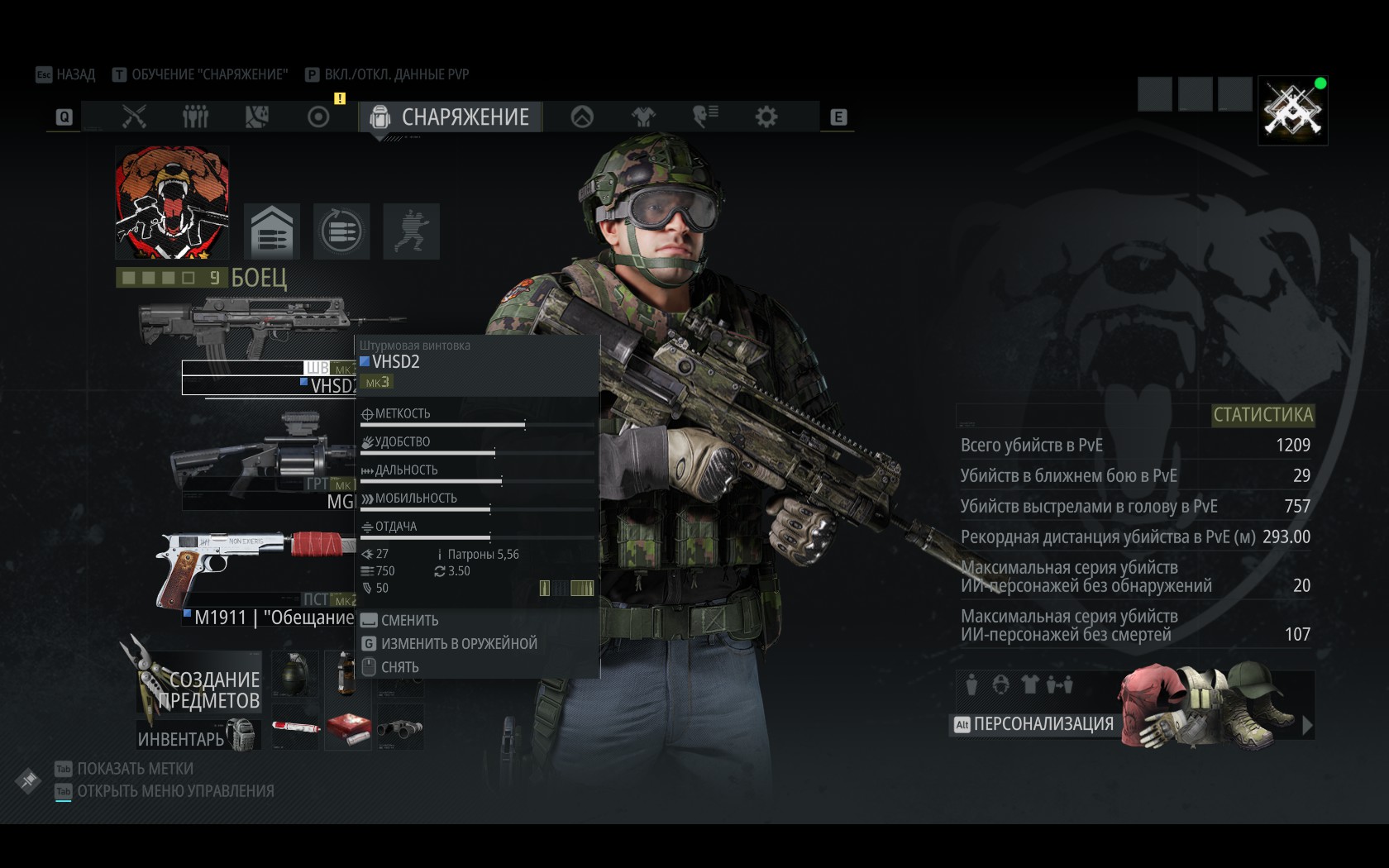This screenshot has width=1389, height=868.
Task: Open the Персонализация customization panel
Action: 1043,724
